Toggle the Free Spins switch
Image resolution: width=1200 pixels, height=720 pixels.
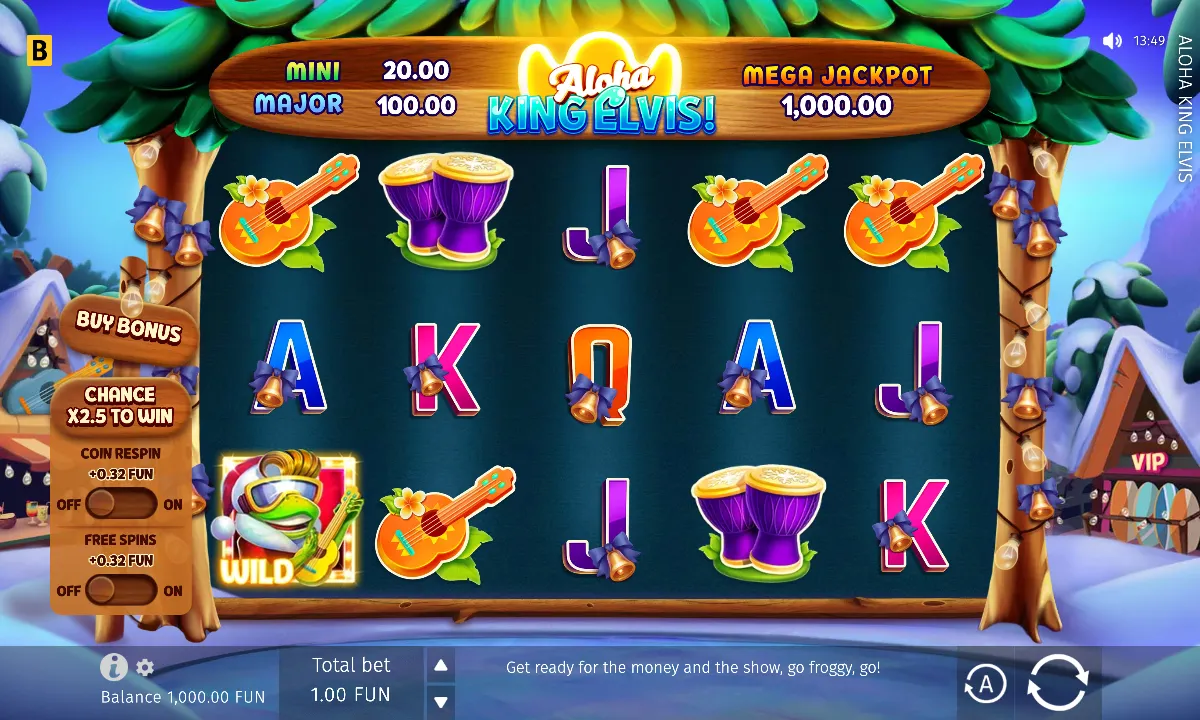pyautogui.click(x=121, y=590)
